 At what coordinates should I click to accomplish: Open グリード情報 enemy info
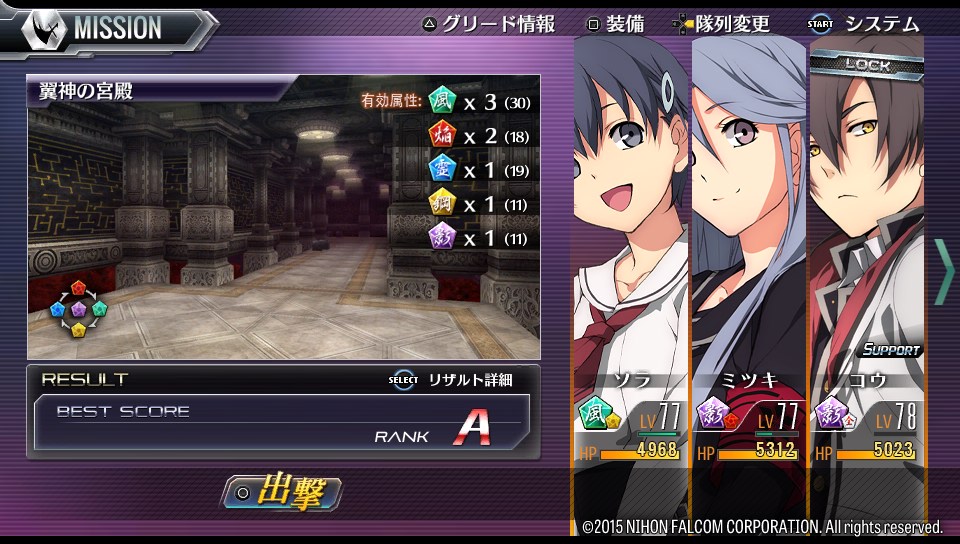[488, 24]
